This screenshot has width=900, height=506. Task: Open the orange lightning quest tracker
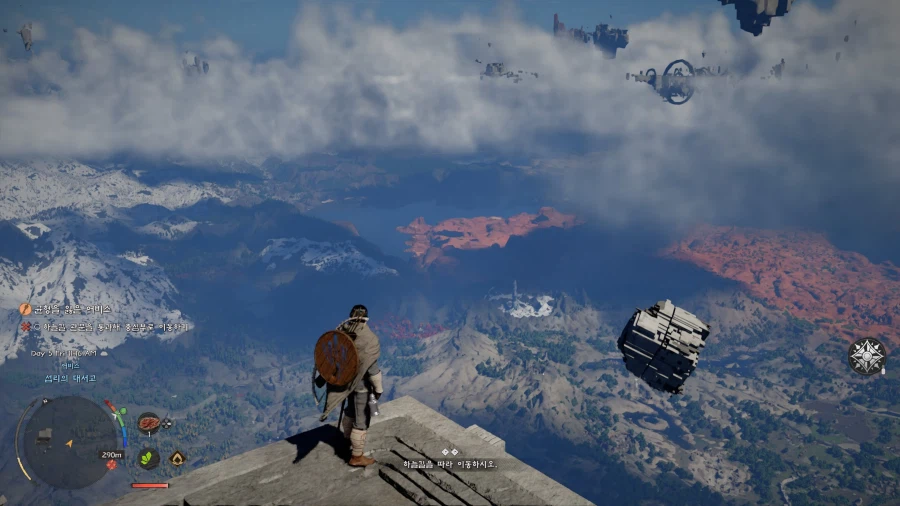(x=26, y=310)
